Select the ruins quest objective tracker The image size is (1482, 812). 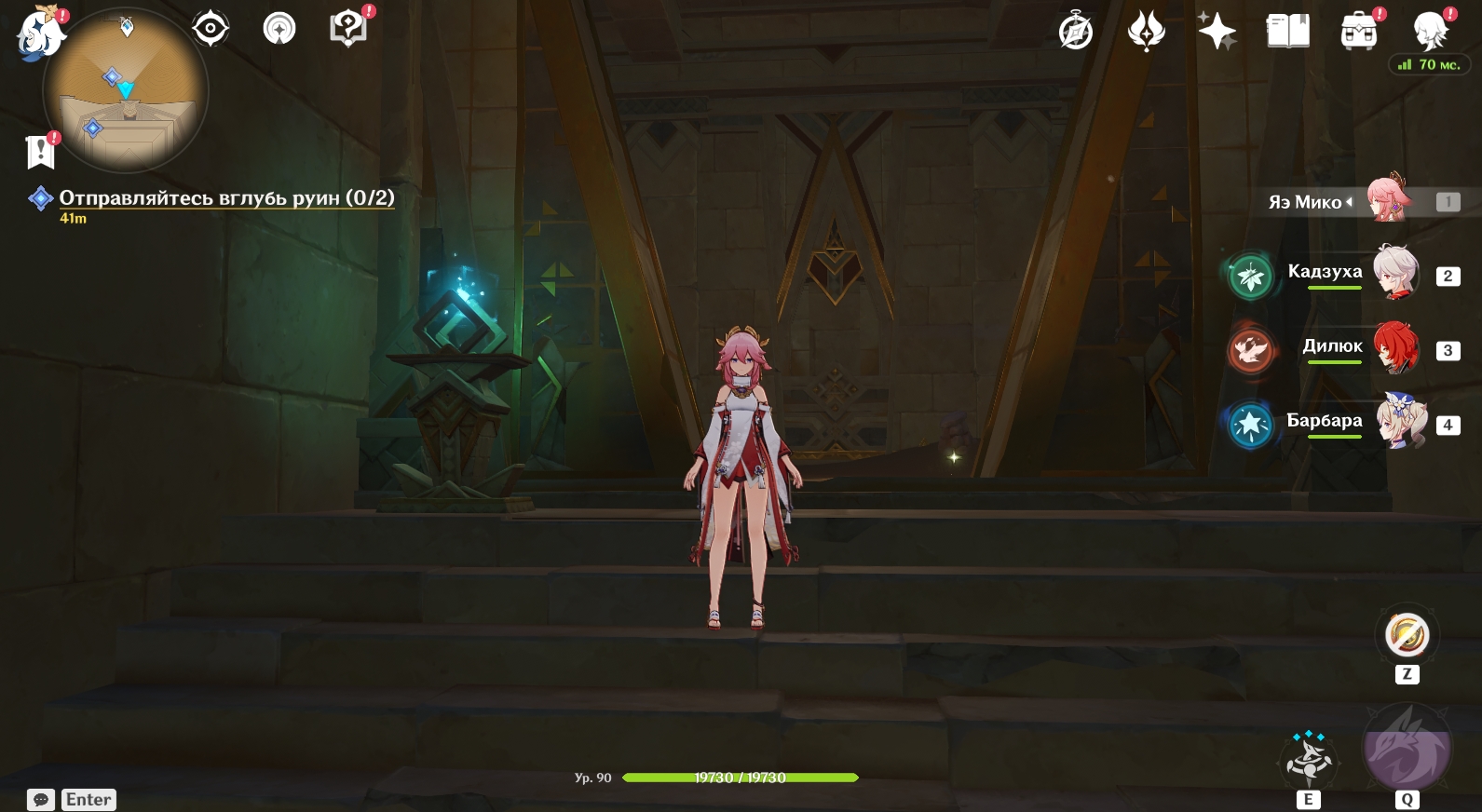[x=226, y=198]
